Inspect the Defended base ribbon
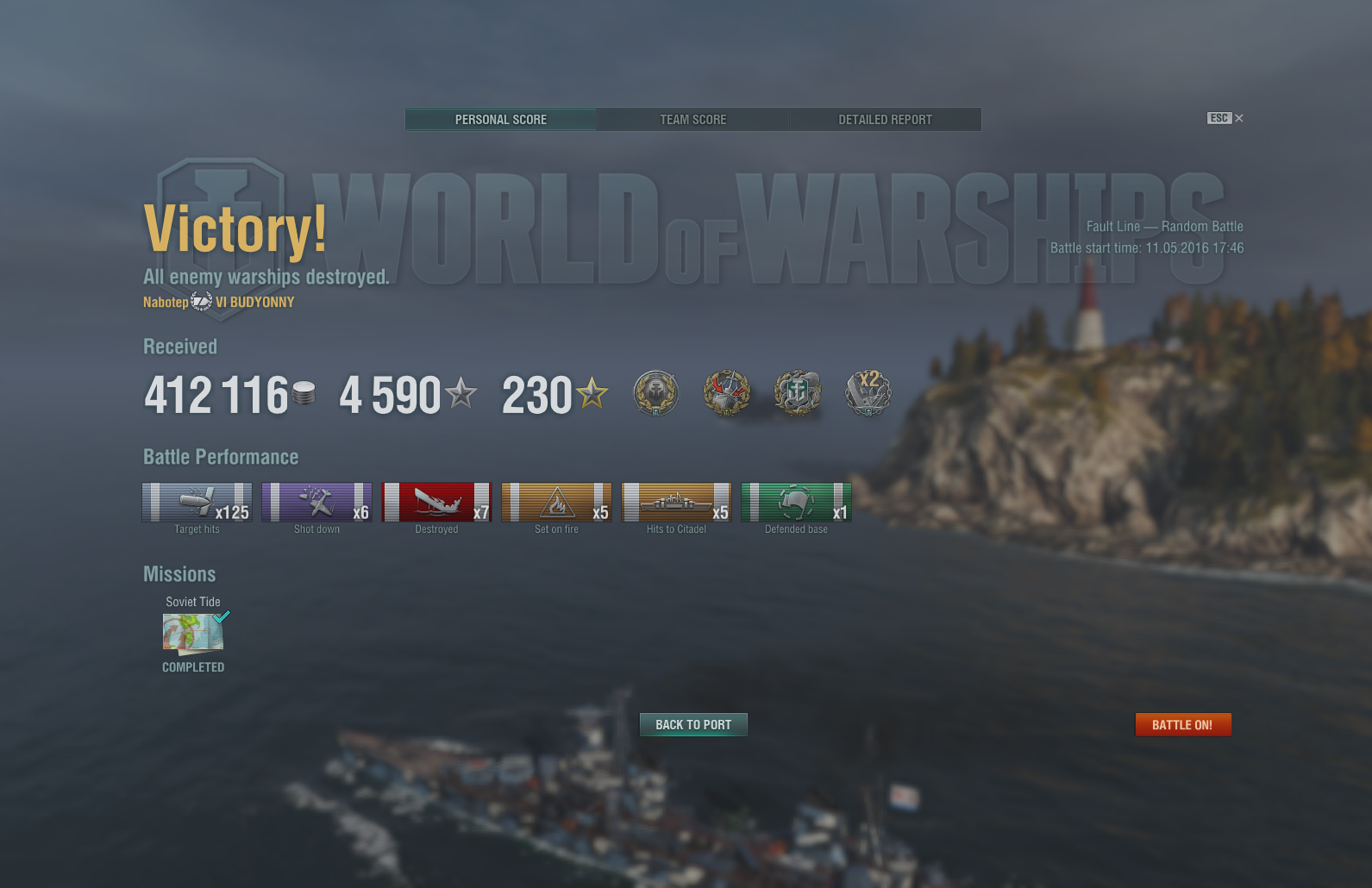 796,503
